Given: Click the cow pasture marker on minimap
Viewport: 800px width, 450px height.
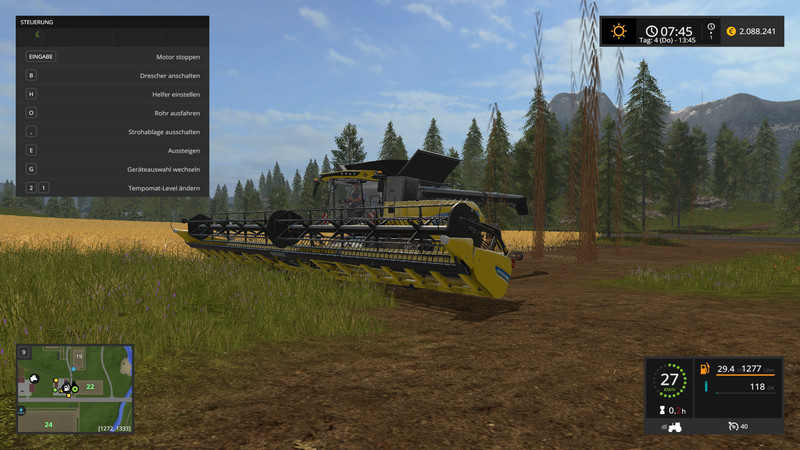Looking at the screenshot, I should (x=32, y=380).
